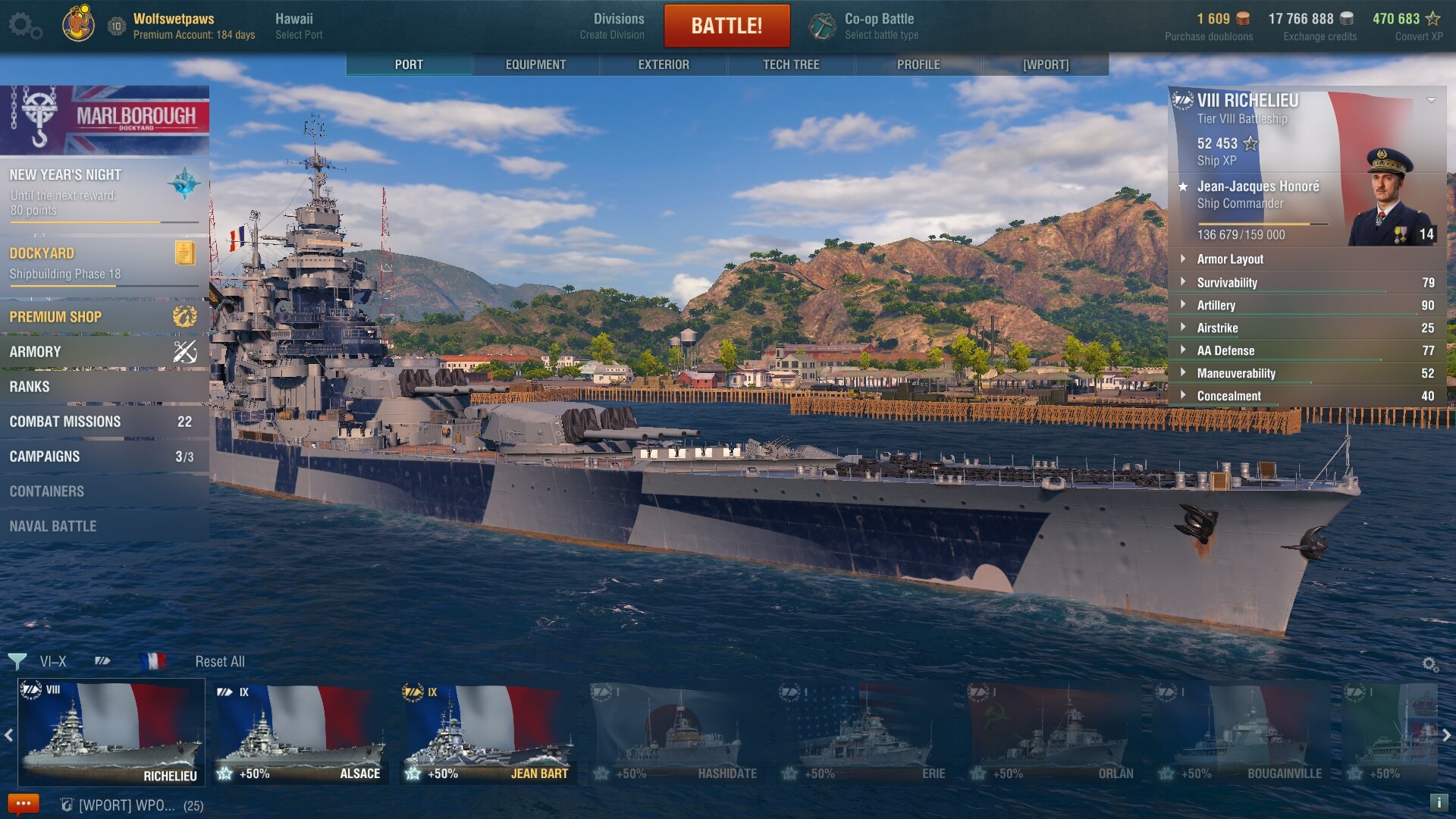The image size is (1456, 819).
Task: Open the chat window button
Action: coord(23,804)
